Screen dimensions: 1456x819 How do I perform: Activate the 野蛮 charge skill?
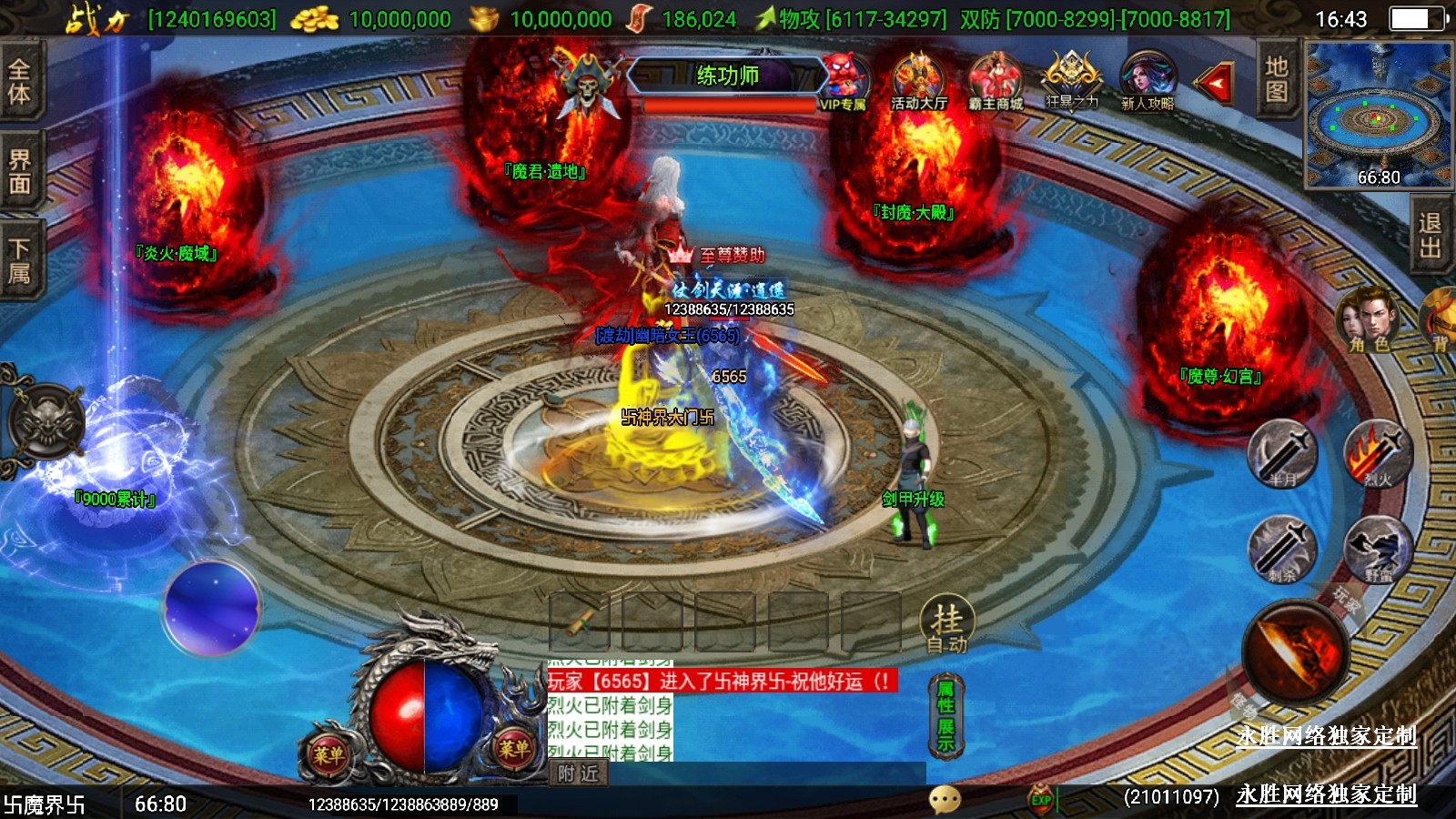1378,549
